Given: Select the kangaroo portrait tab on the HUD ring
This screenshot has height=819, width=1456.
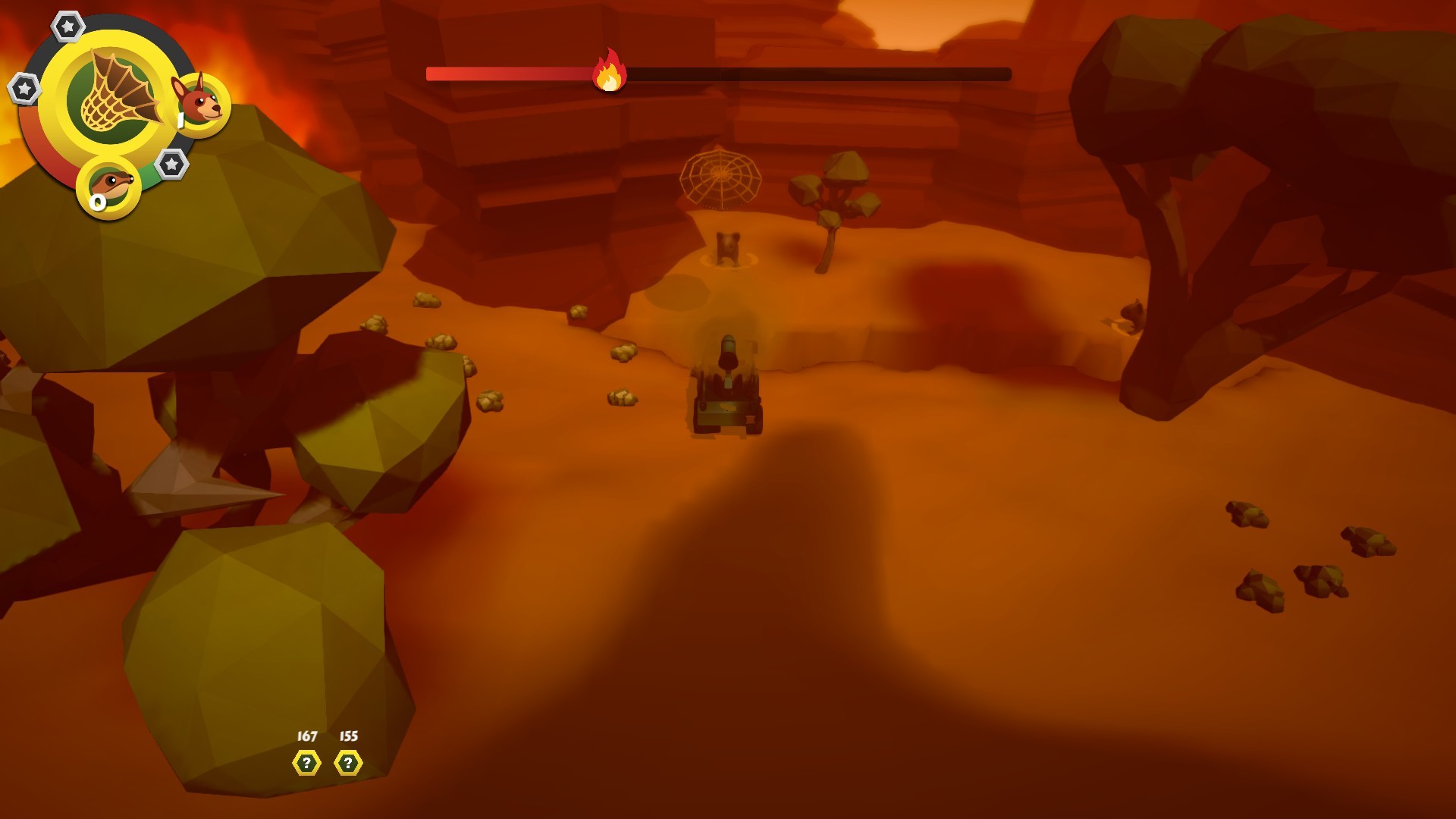Looking at the screenshot, I should (x=203, y=105).
